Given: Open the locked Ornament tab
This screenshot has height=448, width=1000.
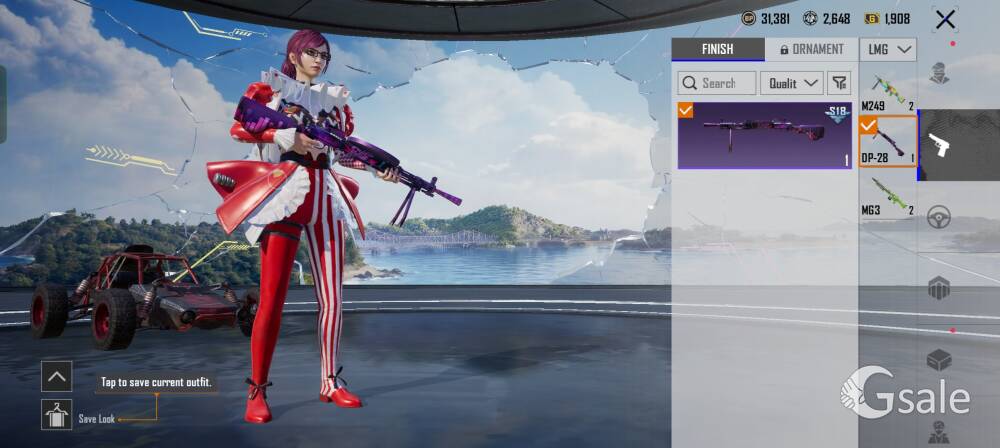Looking at the screenshot, I should [x=811, y=49].
